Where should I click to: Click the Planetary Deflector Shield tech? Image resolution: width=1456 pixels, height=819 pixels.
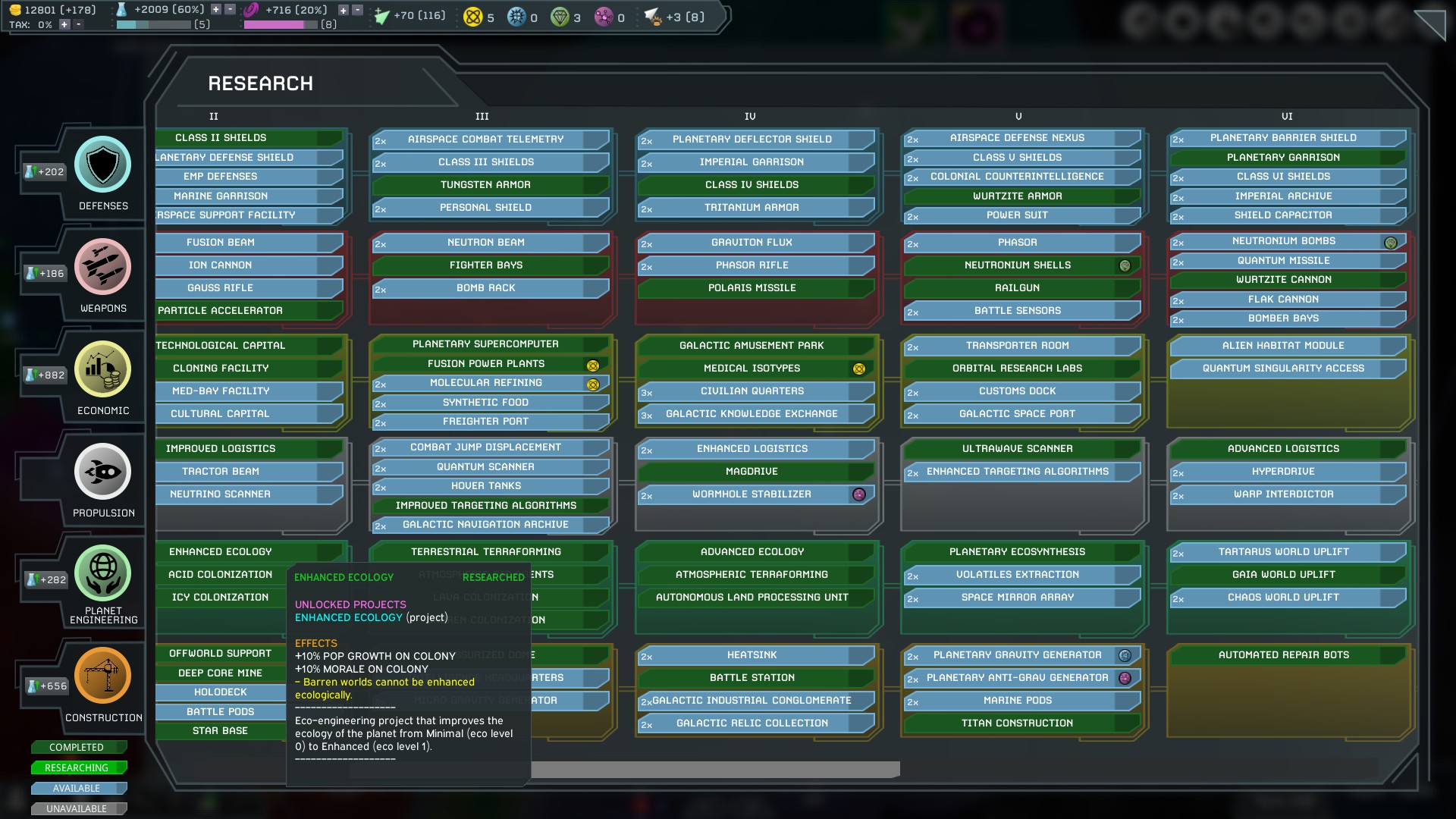pyautogui.click(x=752, y=140)
